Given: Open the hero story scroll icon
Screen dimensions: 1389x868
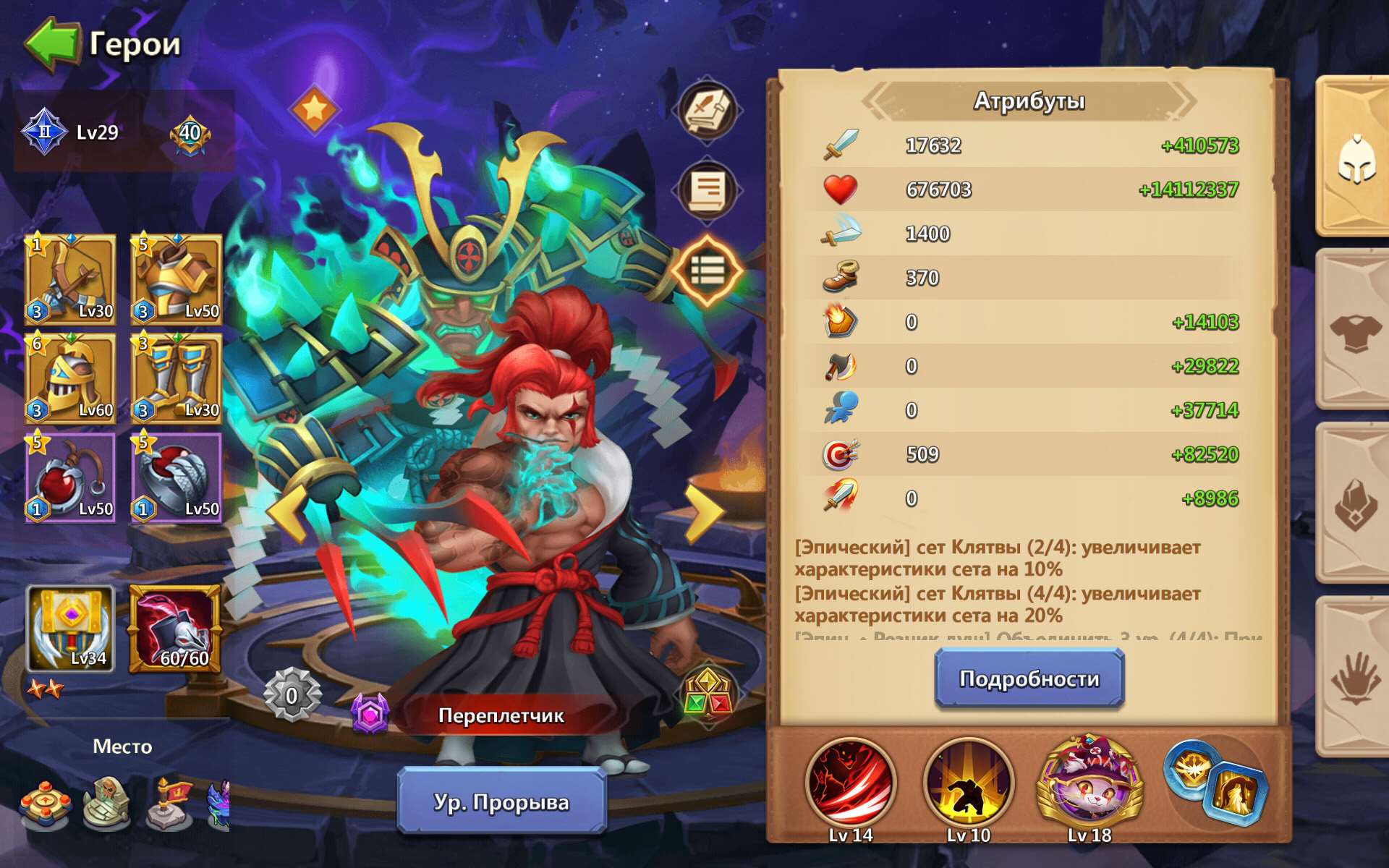Looking at the screenshot, I should (708, 190).
